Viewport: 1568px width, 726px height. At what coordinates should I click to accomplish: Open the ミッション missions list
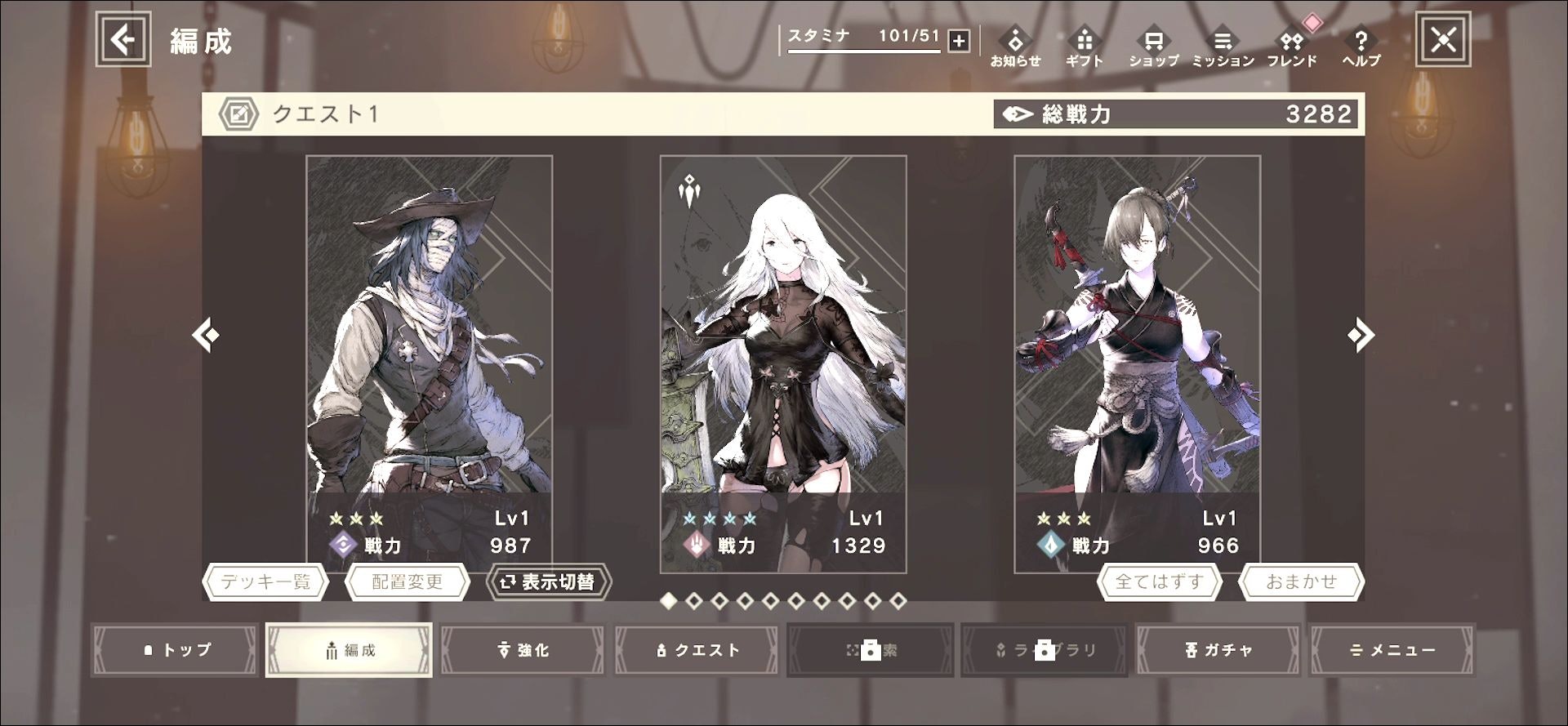pyautogui.click(x=1223, y=47)
